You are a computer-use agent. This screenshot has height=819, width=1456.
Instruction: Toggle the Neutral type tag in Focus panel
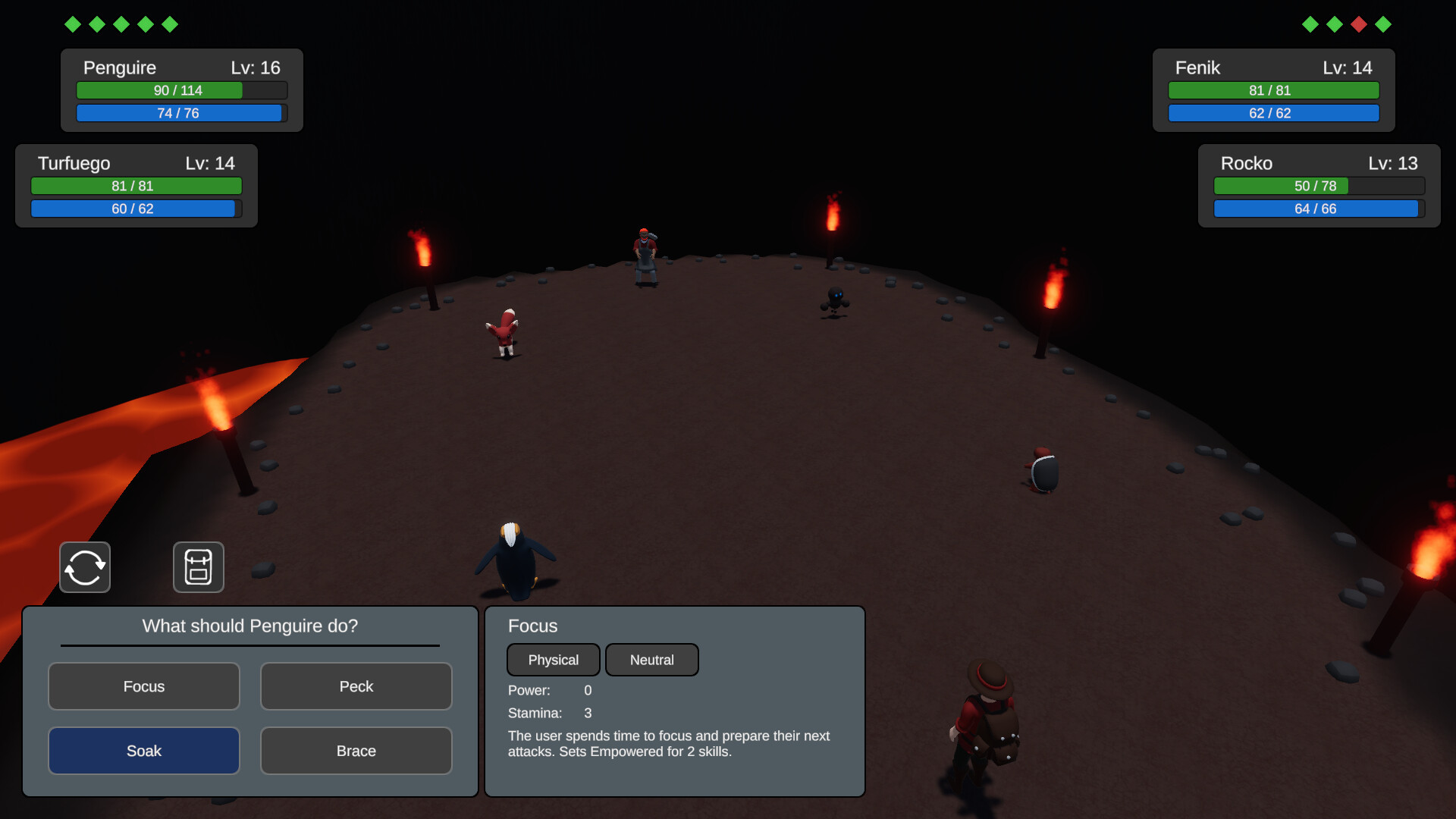coord(651,659)
